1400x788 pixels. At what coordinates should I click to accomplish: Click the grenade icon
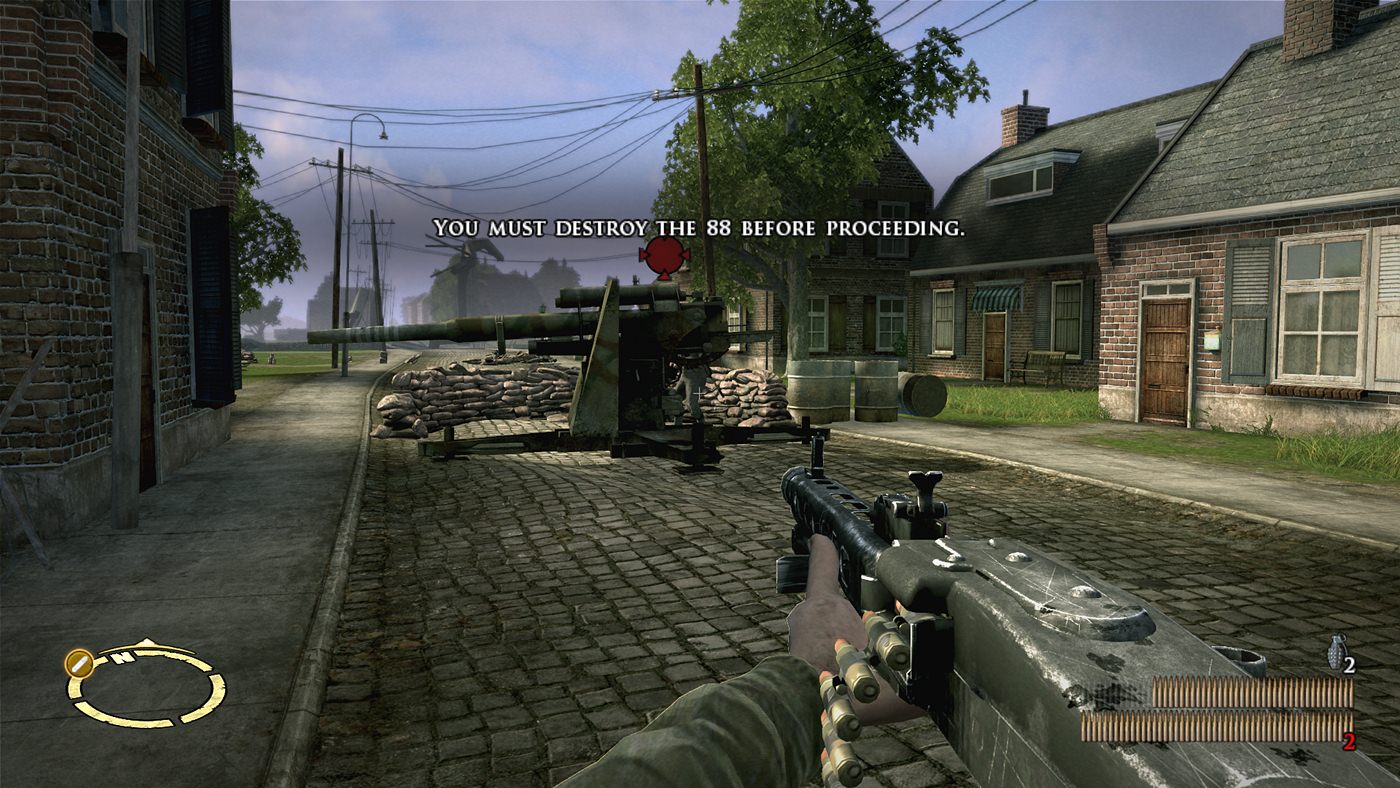[1334, 654]
